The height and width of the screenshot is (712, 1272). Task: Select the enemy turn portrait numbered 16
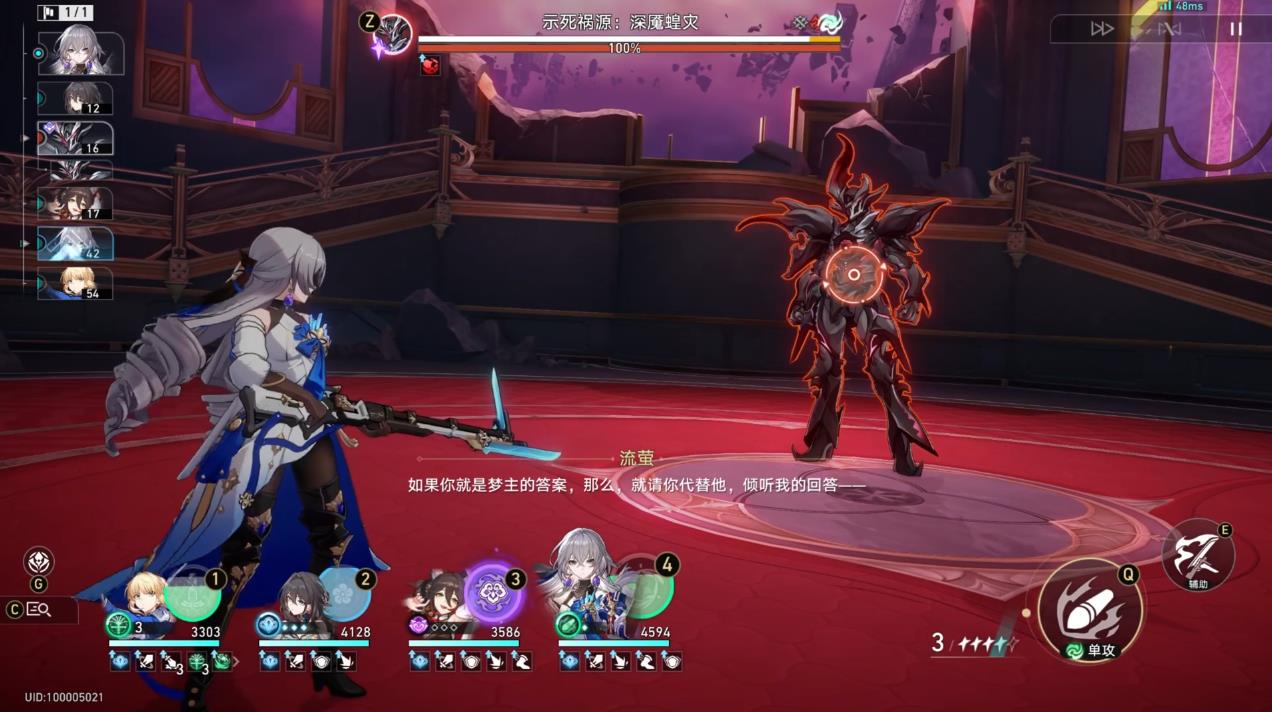pyautogui.click(x=76, y=138)
